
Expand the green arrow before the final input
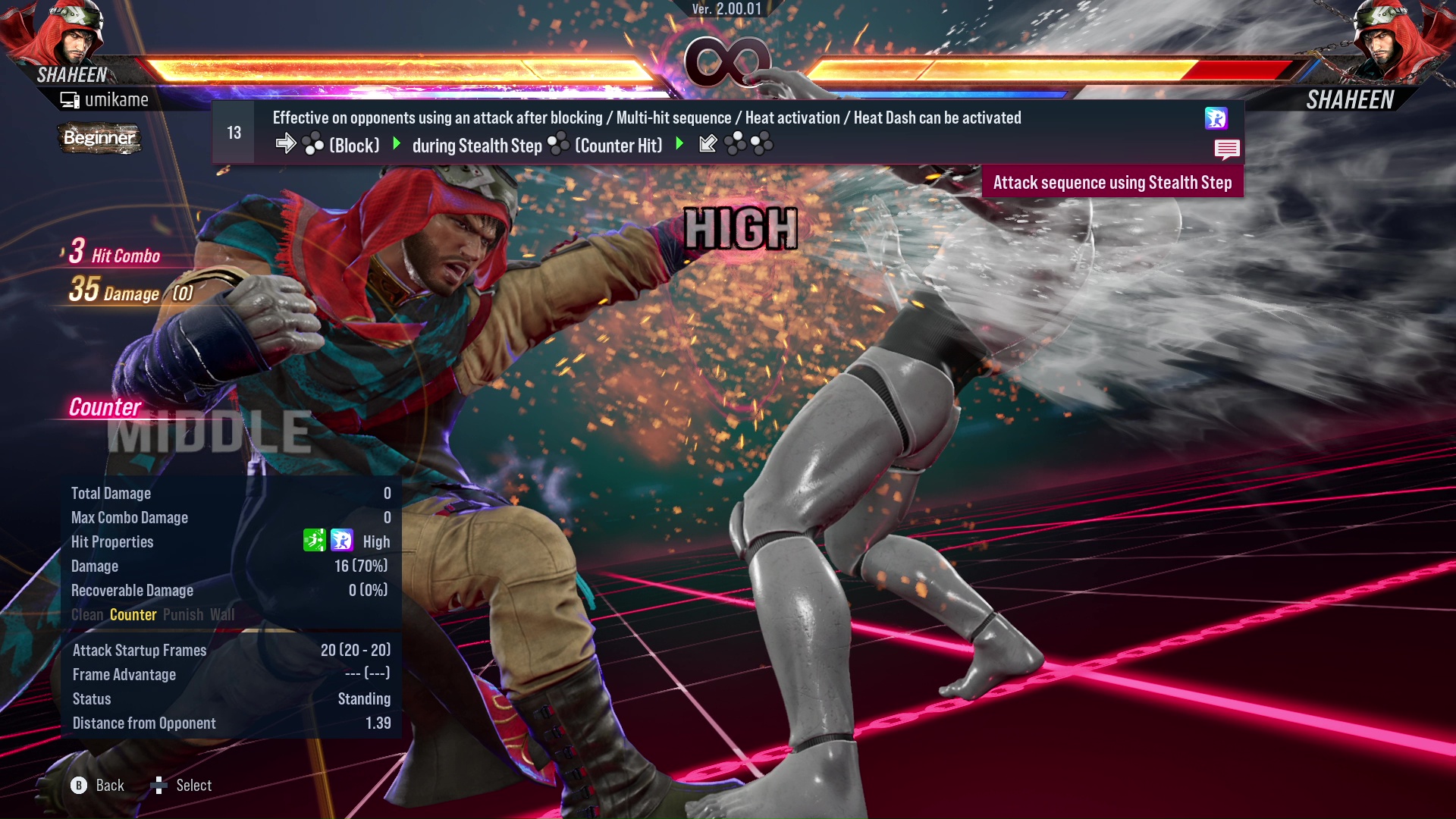click(679, 144)
